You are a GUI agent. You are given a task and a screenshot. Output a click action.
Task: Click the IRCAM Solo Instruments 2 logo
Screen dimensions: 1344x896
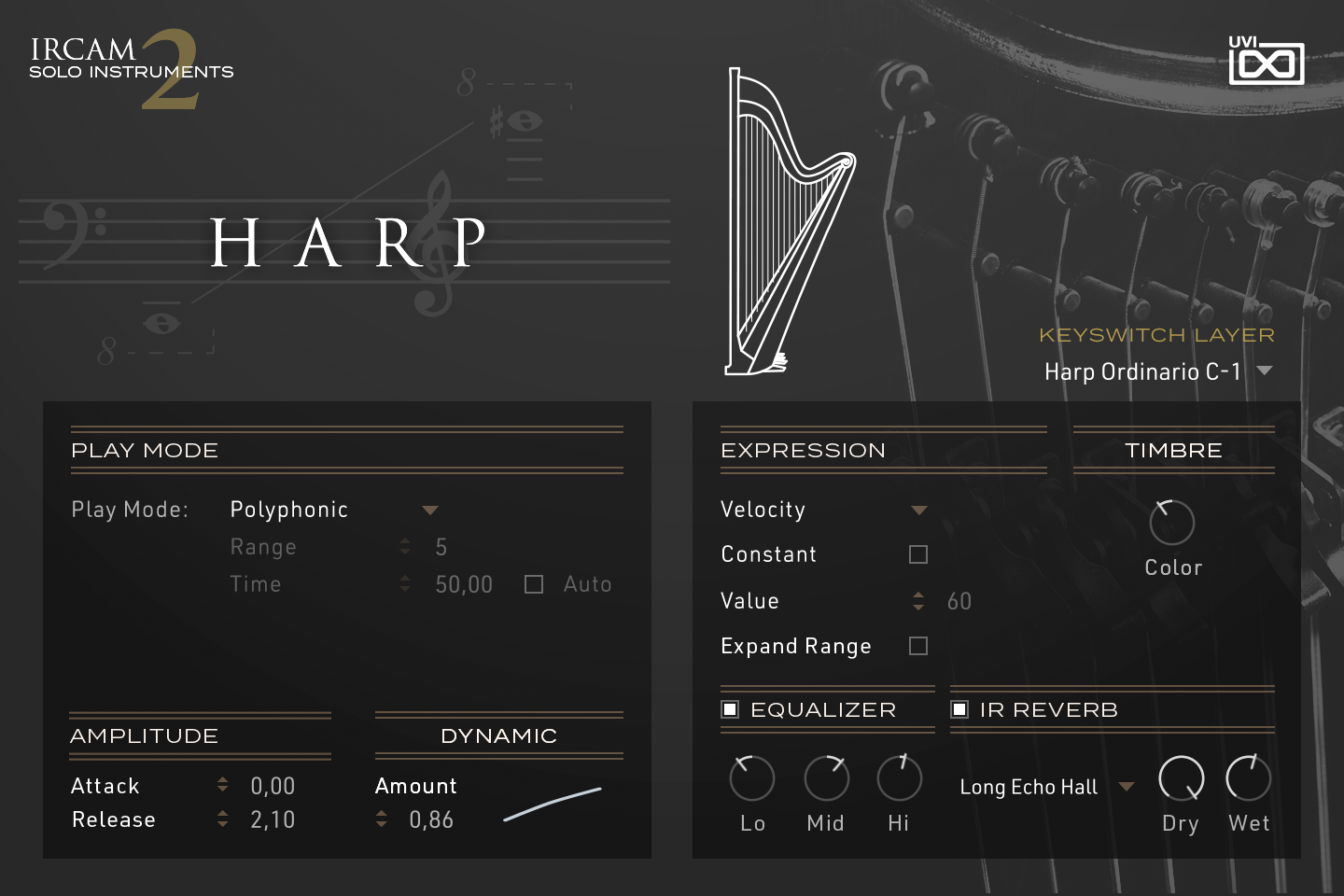pos(131,65)
